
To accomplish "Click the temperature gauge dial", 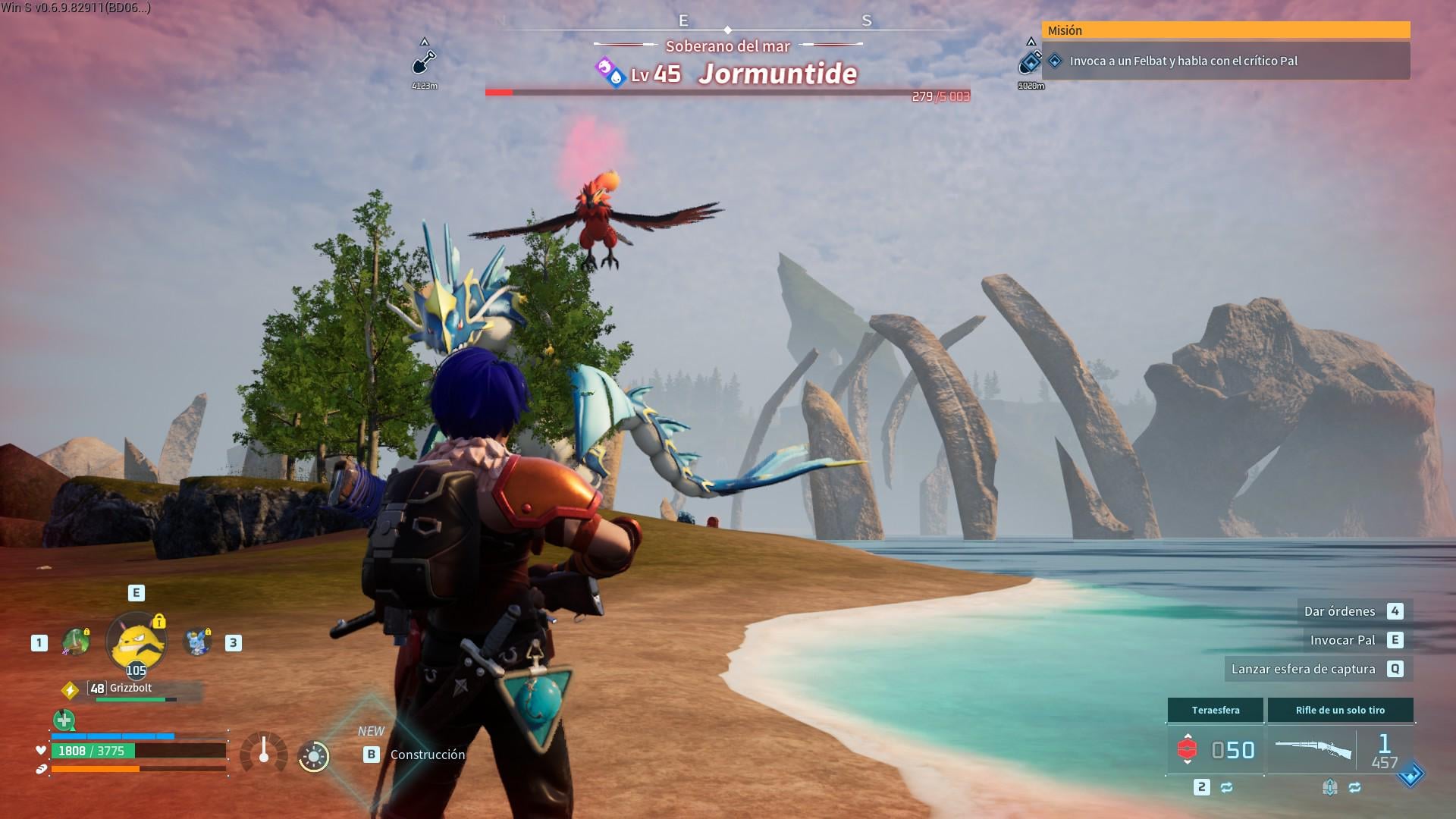I will [264, 753].
